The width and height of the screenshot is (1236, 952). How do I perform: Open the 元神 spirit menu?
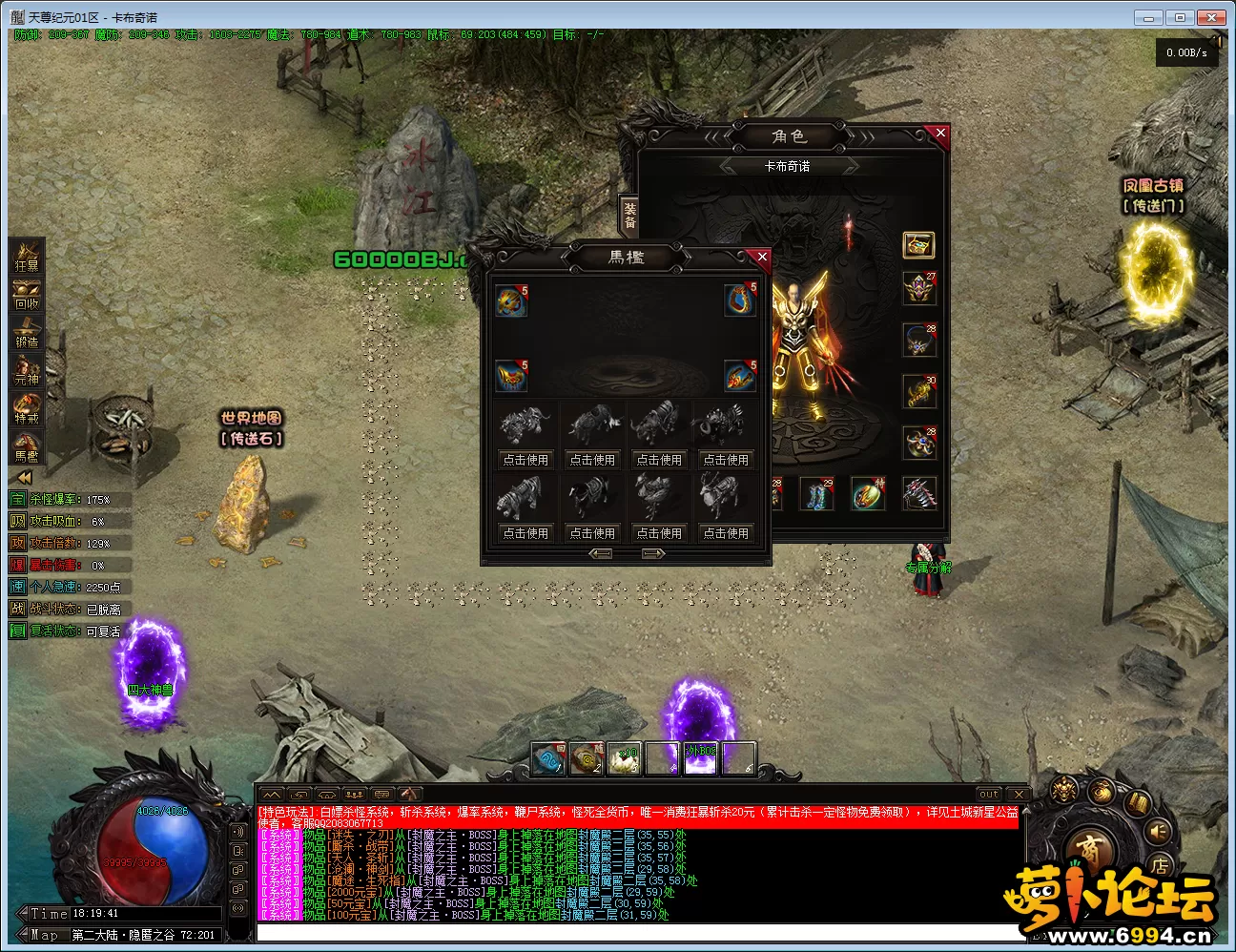click(x=27, y=371)
